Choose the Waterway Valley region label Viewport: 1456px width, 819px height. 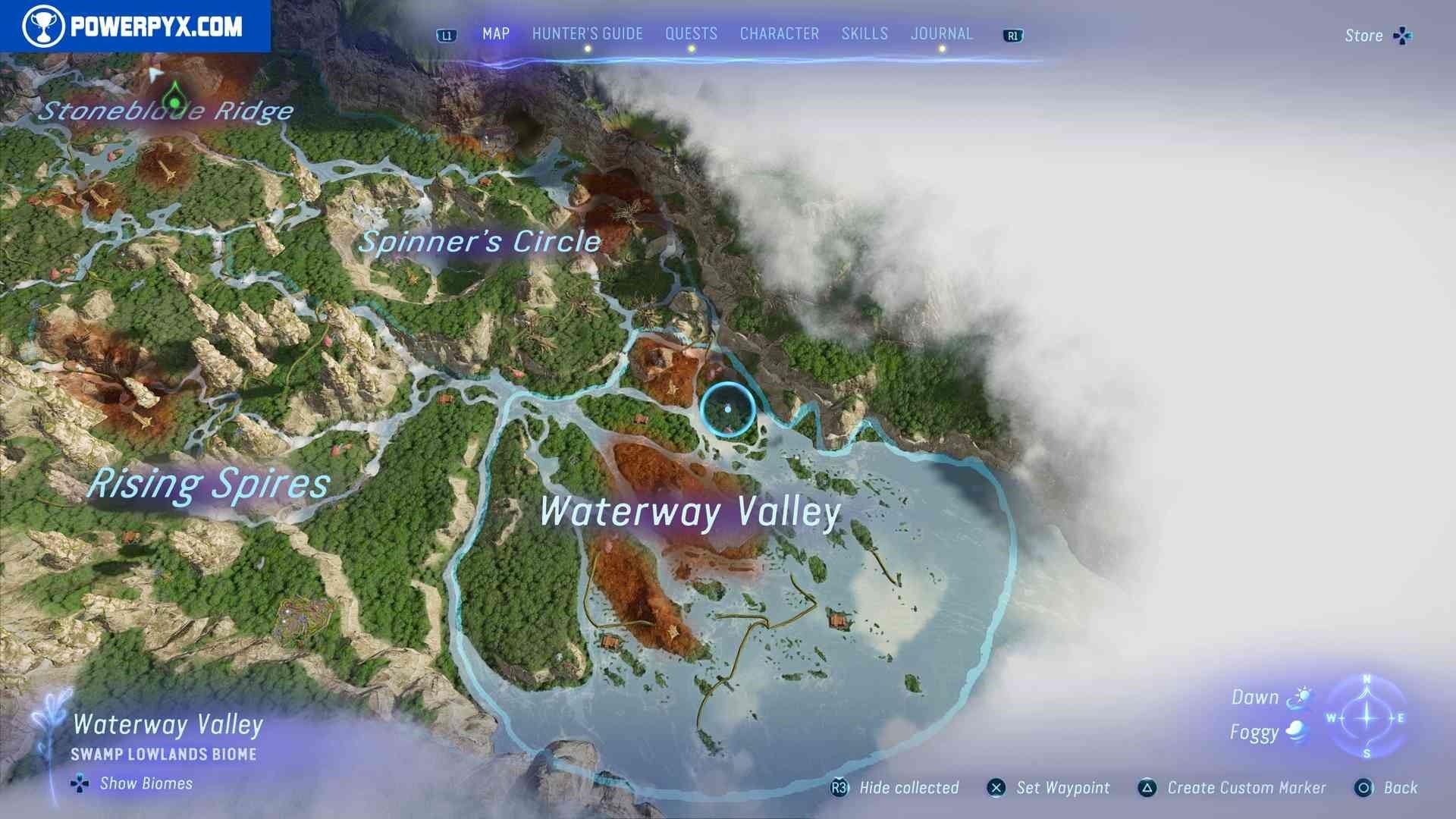tap(690, 512)
